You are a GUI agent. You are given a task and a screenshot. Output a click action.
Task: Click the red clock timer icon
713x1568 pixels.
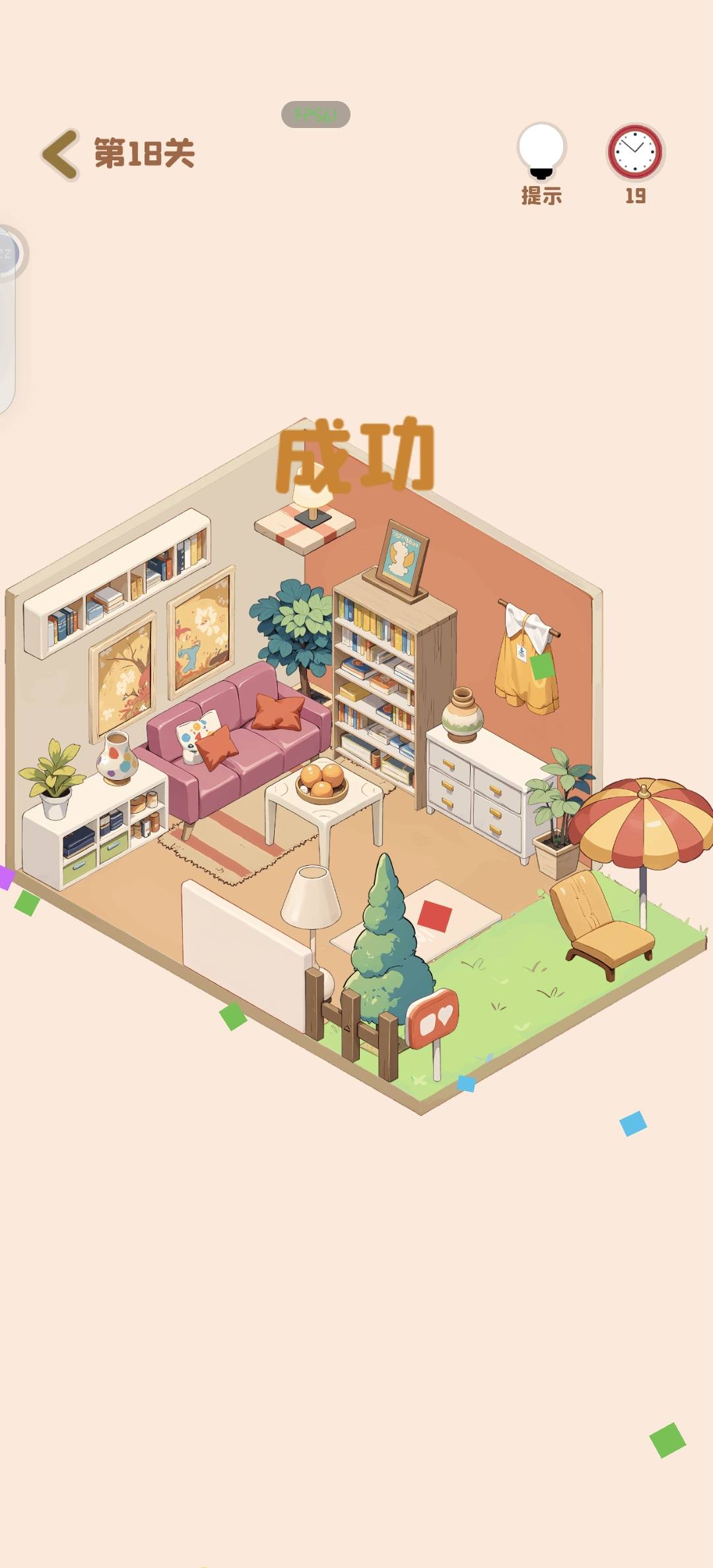coord(635,152)
